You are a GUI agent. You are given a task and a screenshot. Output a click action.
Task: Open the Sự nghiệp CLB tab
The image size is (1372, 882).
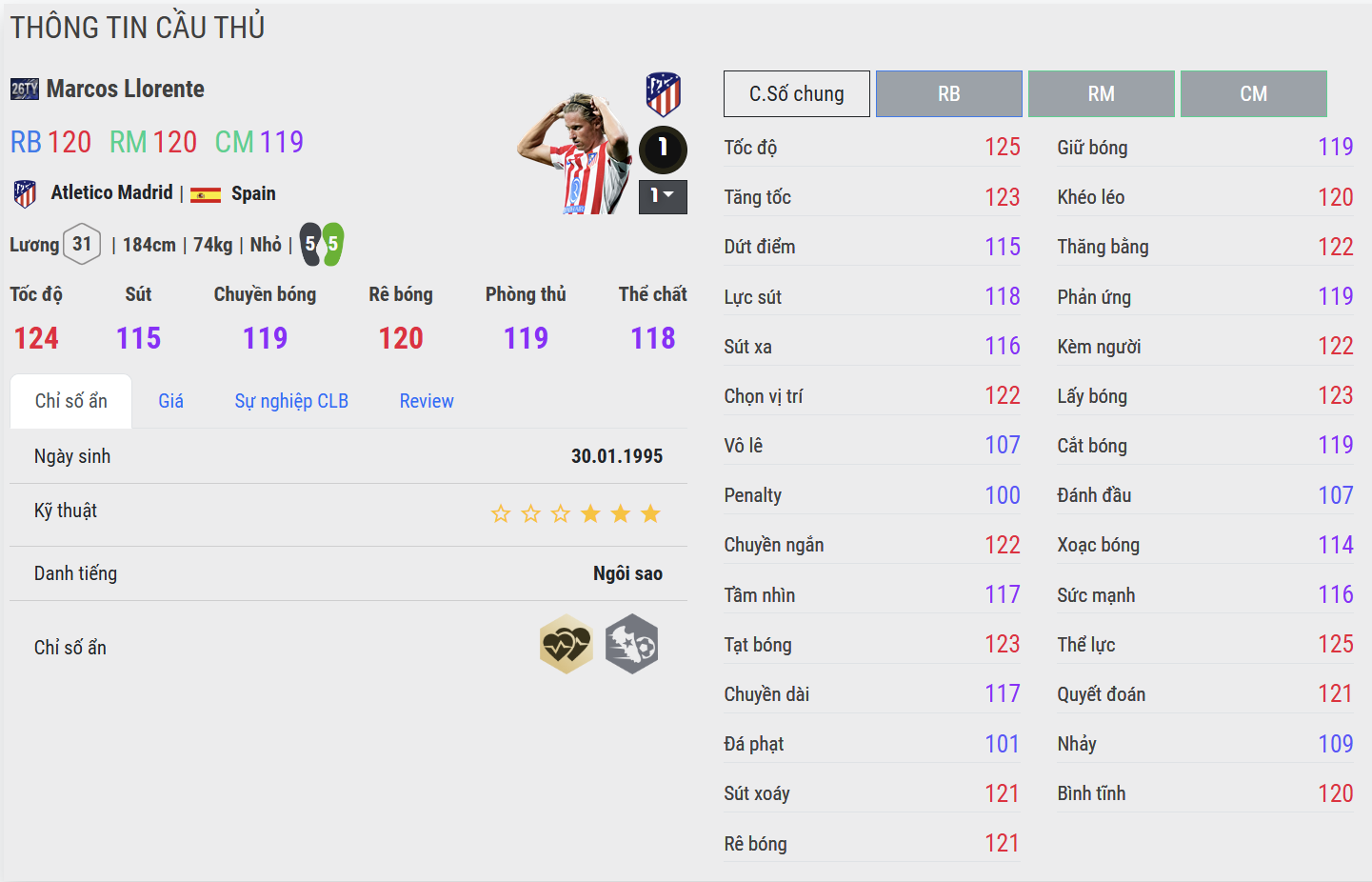[x=291, y=401]
